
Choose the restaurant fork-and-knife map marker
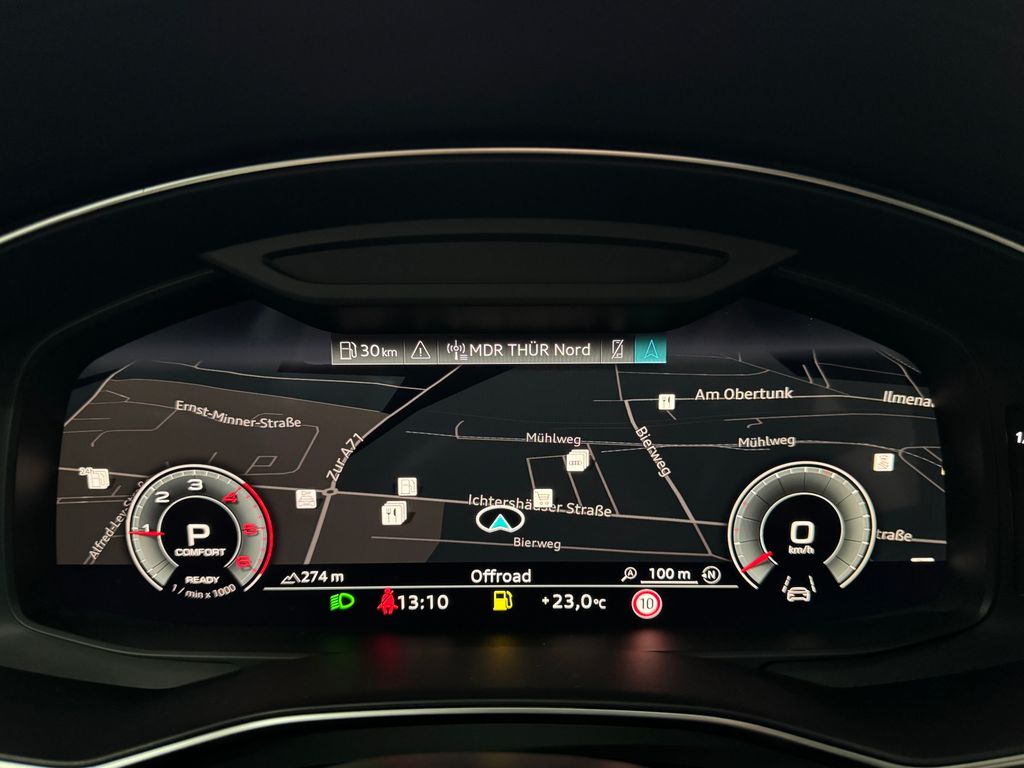[390, 514]
